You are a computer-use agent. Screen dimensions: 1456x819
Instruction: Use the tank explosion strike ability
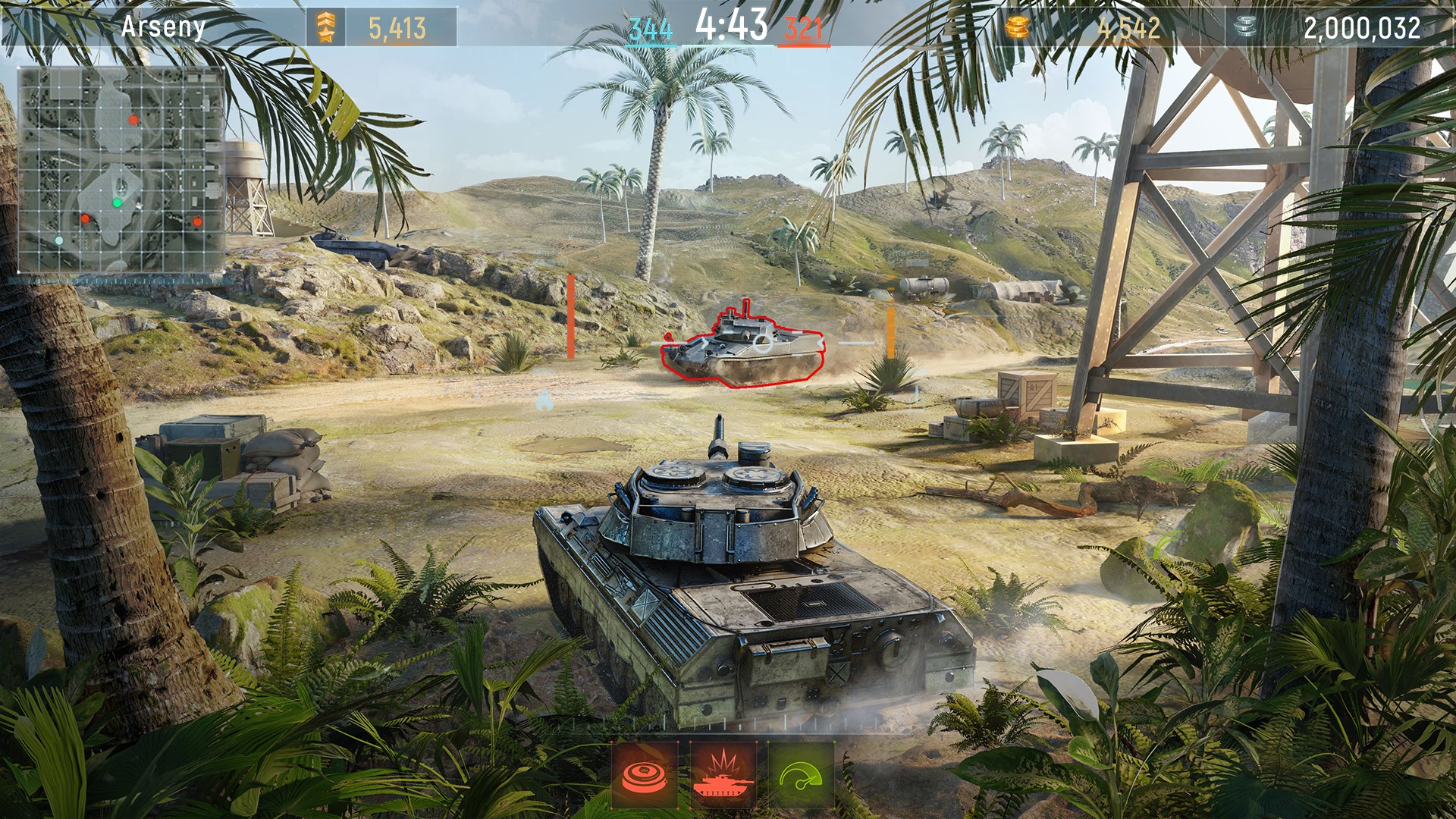click(723, 775)
